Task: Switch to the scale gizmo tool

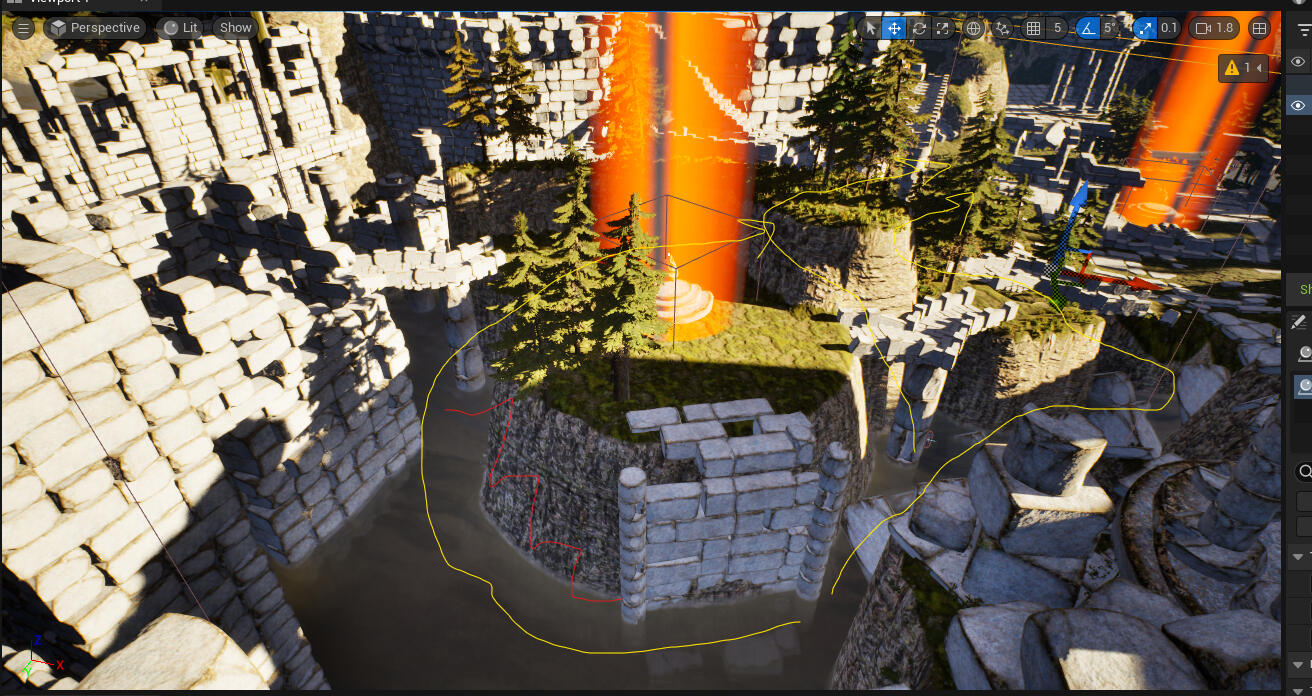Action: coord(942,28)
